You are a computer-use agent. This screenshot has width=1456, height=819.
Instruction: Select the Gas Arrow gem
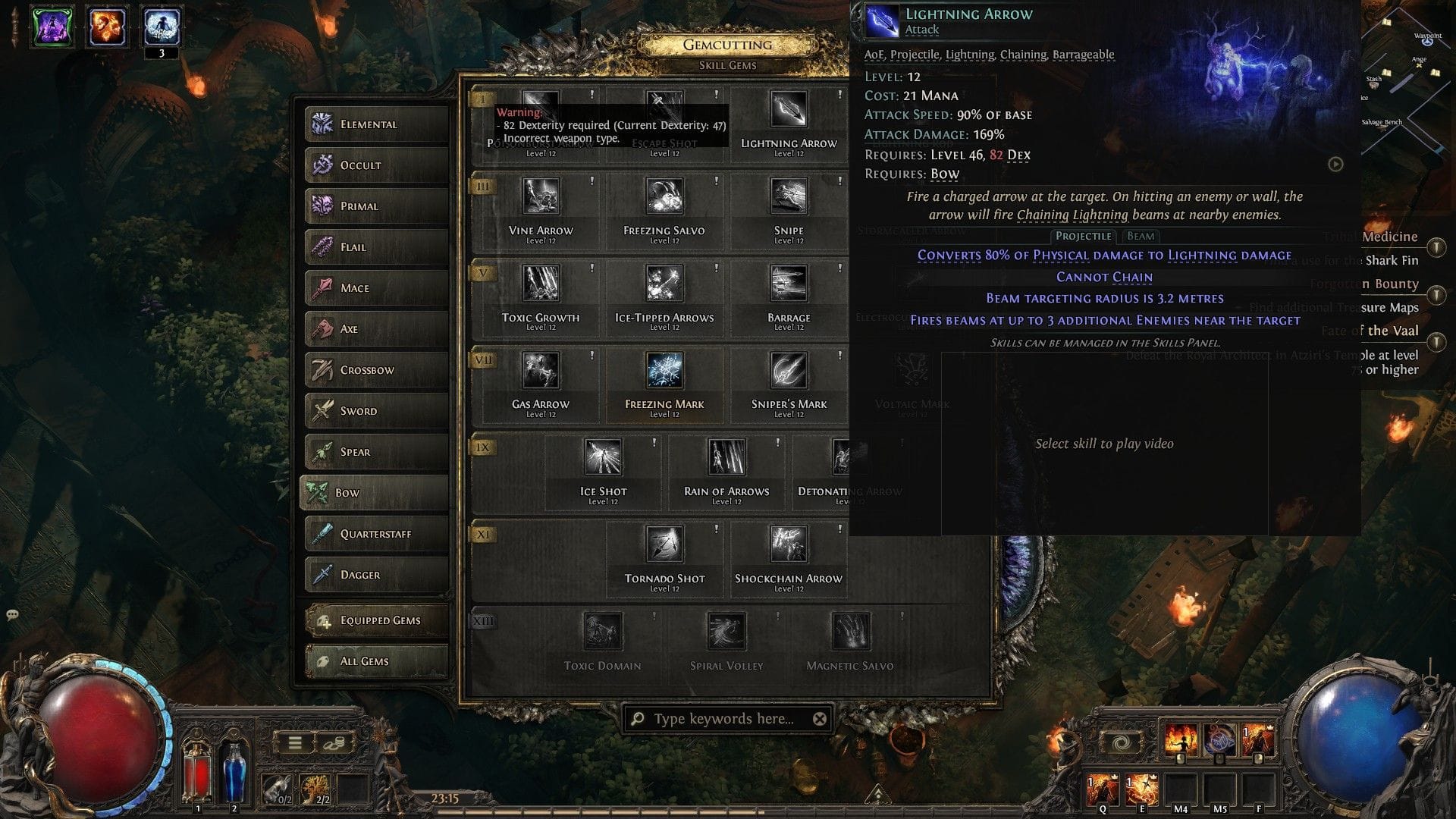(x=541, y=370)
